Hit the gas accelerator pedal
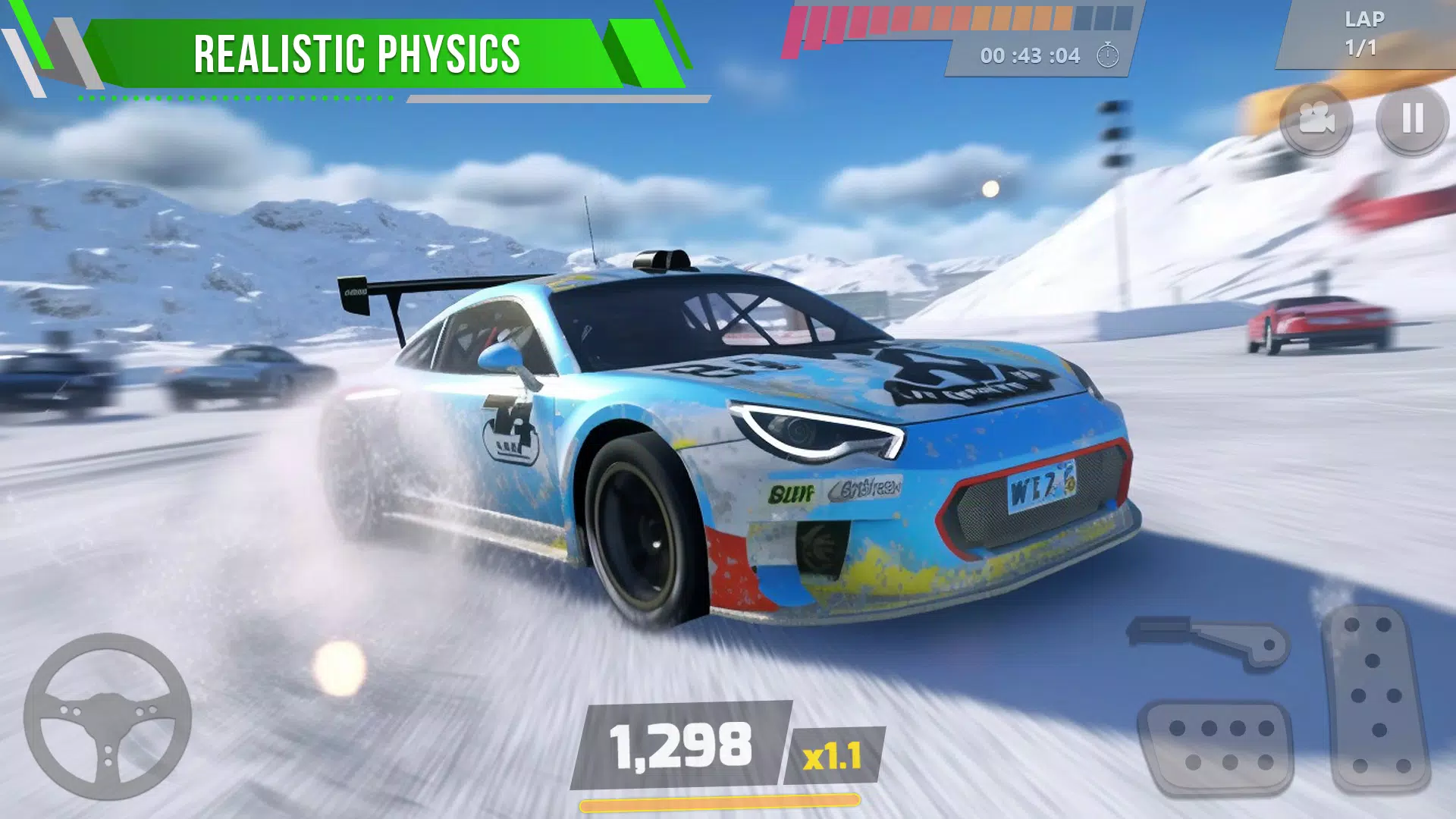This screenshot has width=1456, height=819. pos(1374,698)
